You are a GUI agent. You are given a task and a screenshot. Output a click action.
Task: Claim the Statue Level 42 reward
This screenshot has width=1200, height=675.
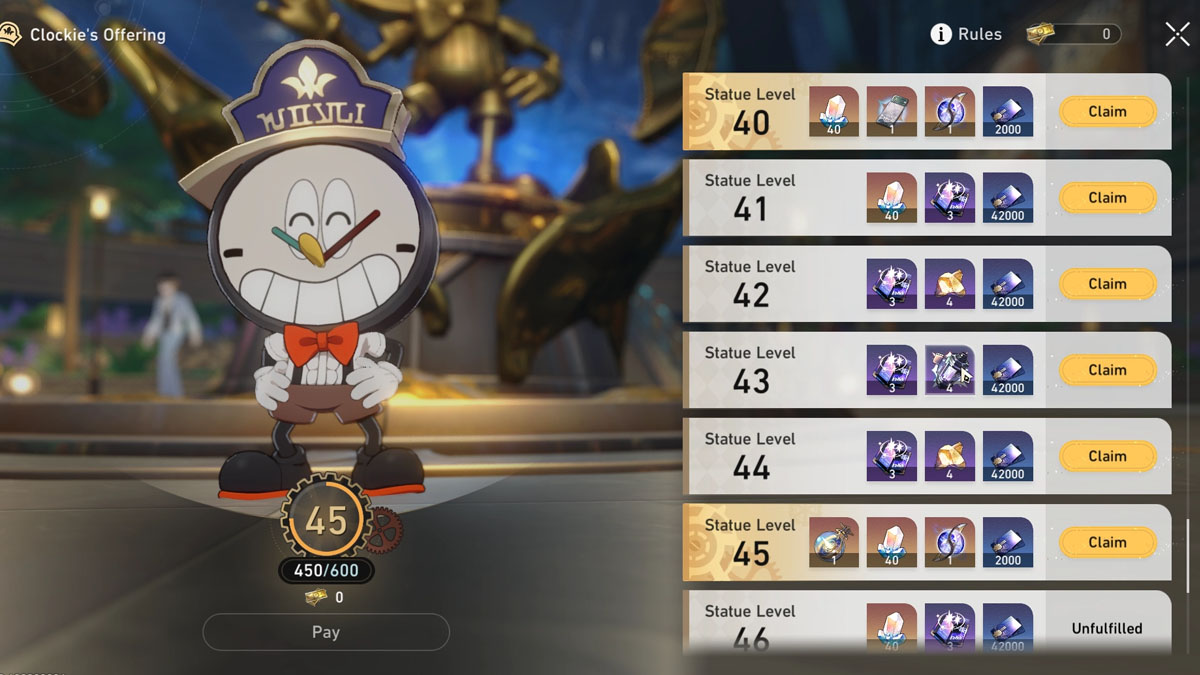pyautogui.click(x=1107, y=284)
